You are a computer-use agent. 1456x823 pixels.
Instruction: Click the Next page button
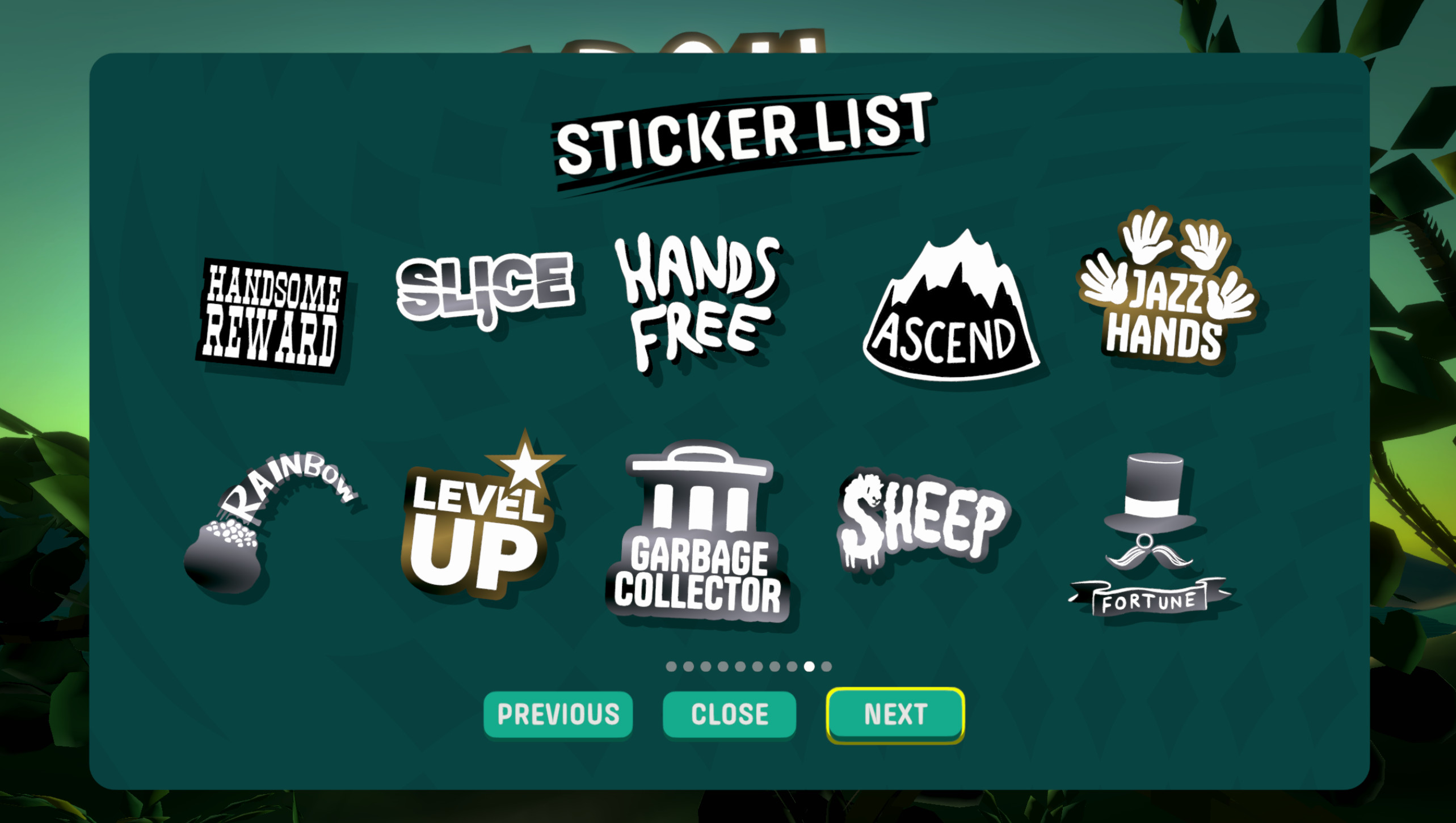[x=895, y=715]
